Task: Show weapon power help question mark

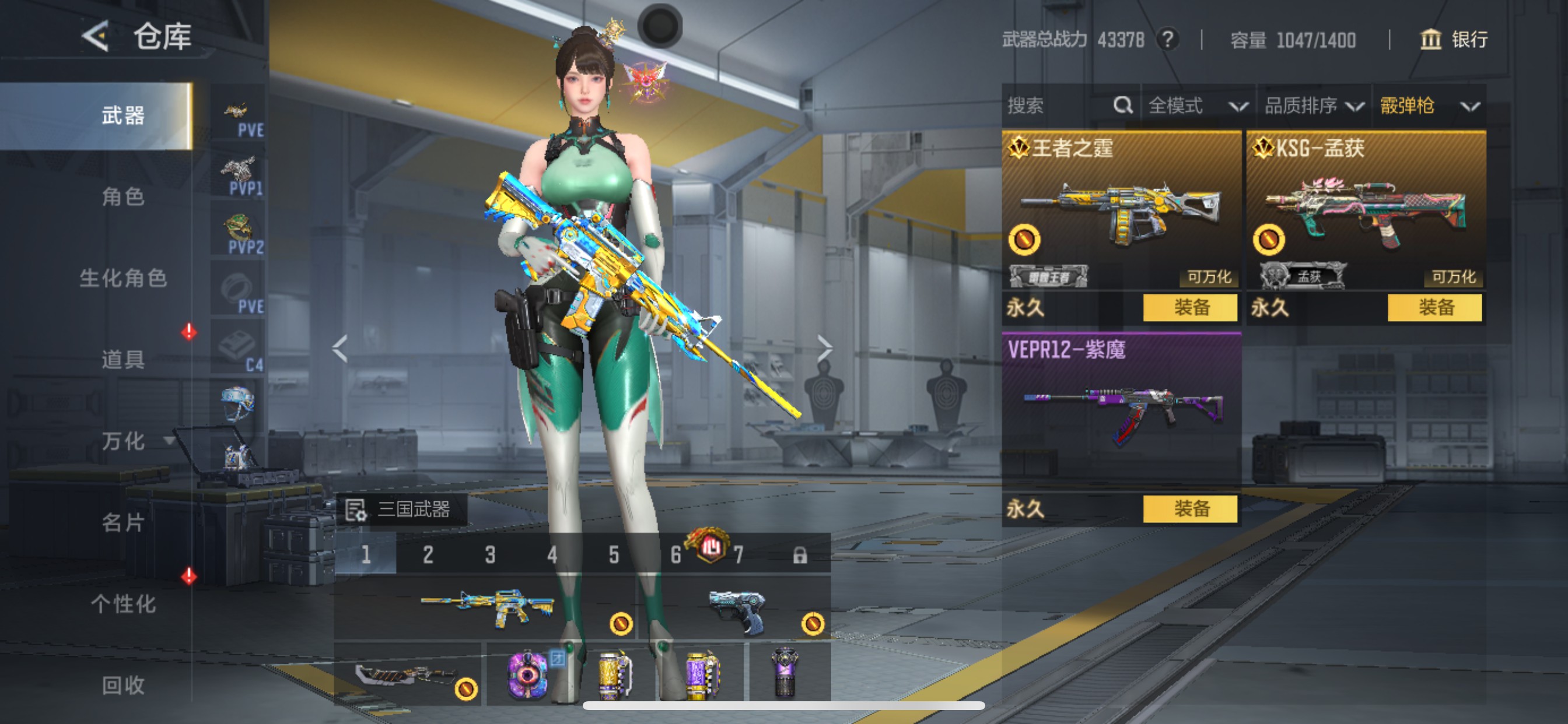Action: pyautogui.click(x=1167, y=40)
